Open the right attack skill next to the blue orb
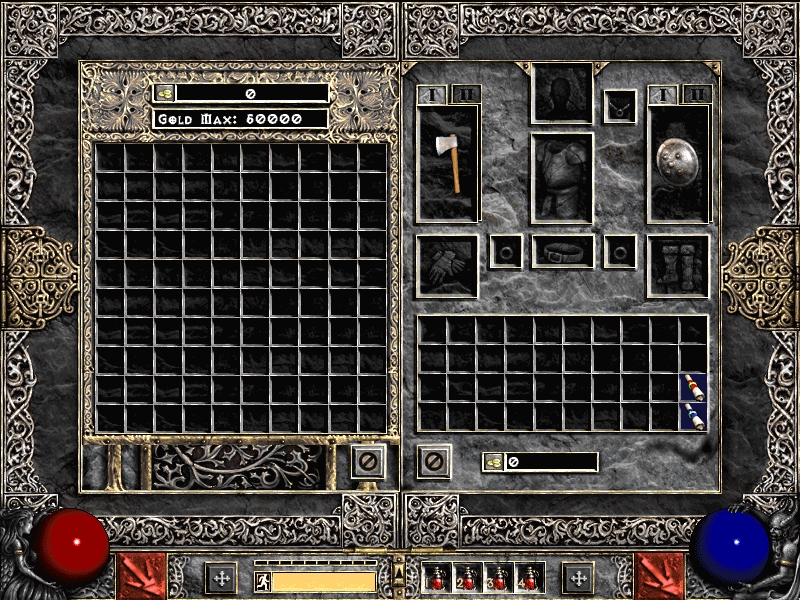Viewport: 800px width, 600px height. click(x=660, y=577)
